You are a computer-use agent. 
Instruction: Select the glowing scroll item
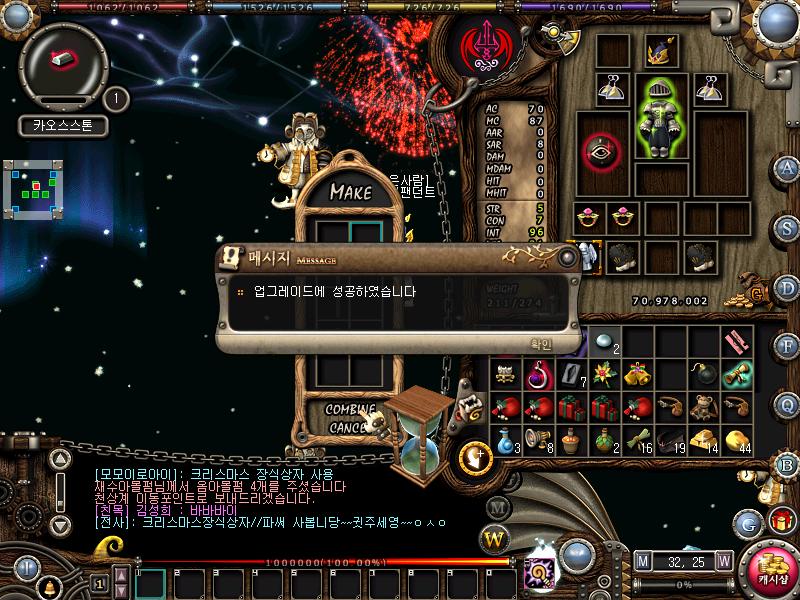(737, 375)
